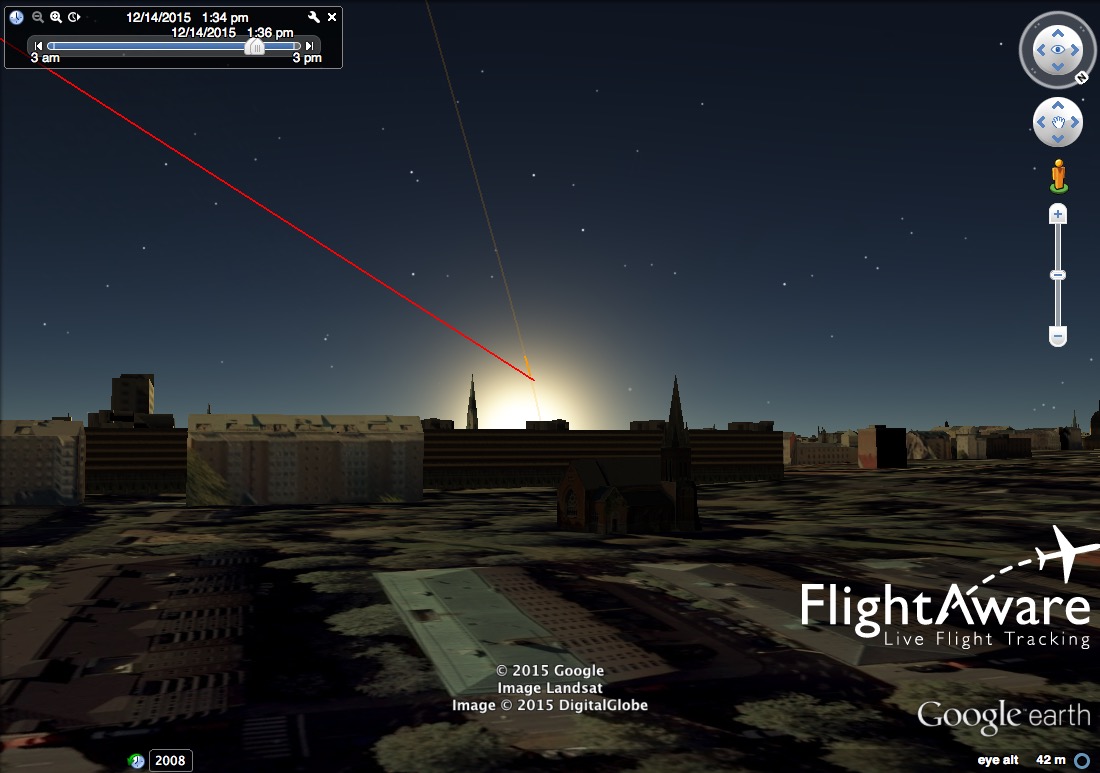Open the 2008 historical imagery button
Screen dimensions: 1100x773
pyautogui.click(x=170, y=761)
